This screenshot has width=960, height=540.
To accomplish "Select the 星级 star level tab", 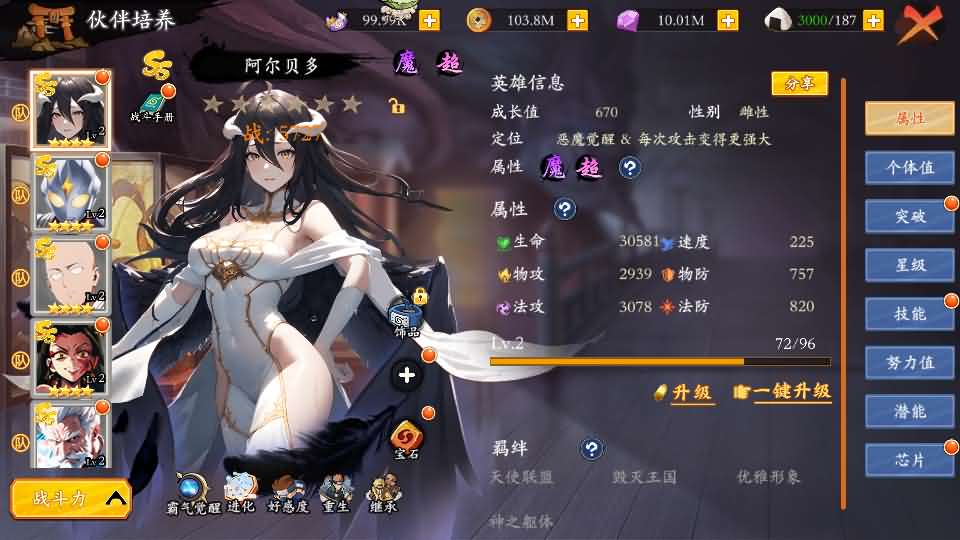I will 909,265.
